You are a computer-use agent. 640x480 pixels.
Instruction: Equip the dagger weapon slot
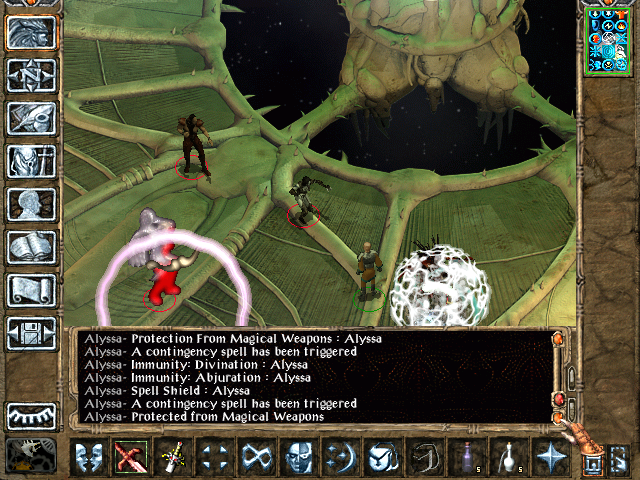point(172,457)
